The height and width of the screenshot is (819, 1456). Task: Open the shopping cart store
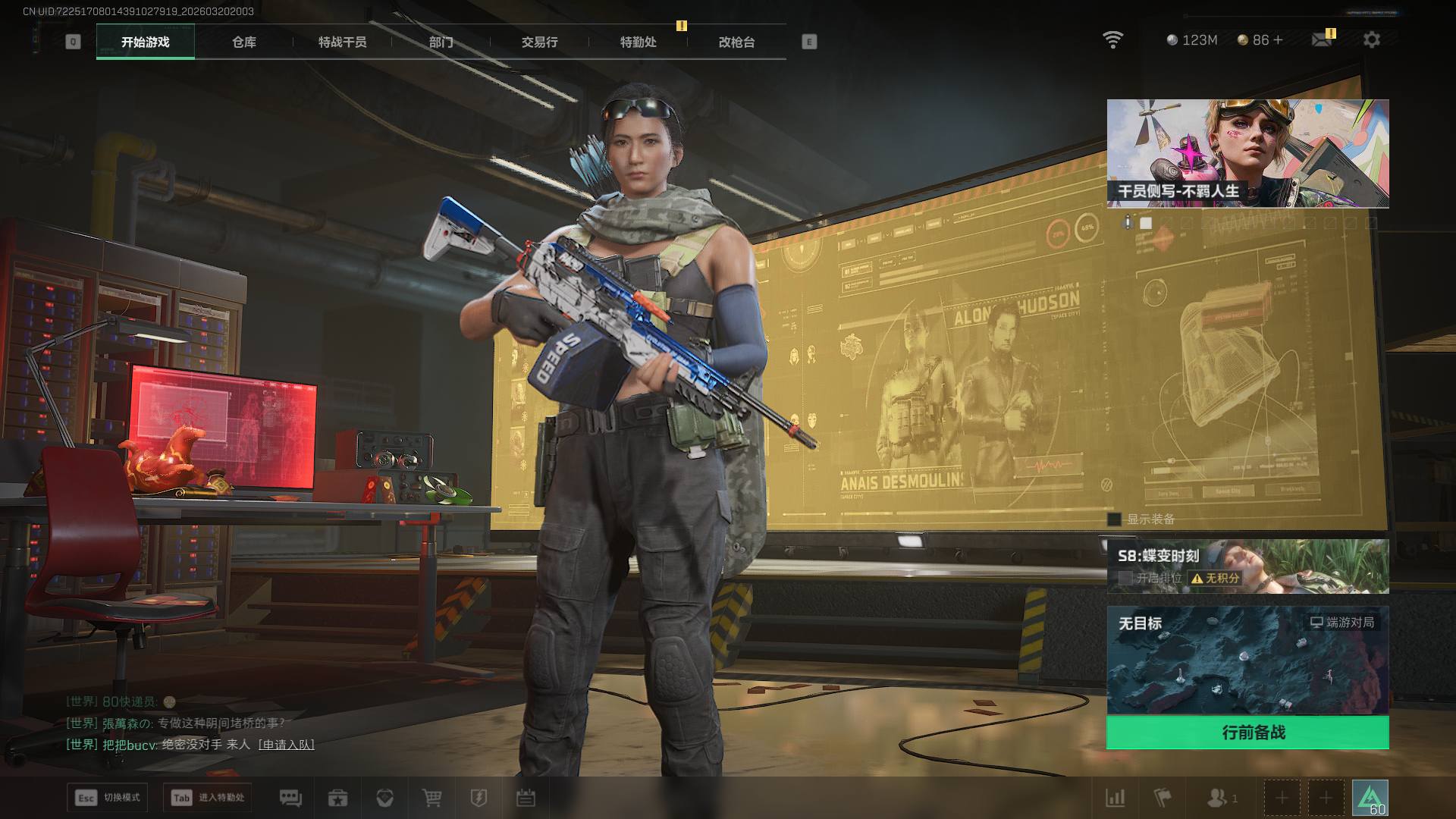click(431, 798)
